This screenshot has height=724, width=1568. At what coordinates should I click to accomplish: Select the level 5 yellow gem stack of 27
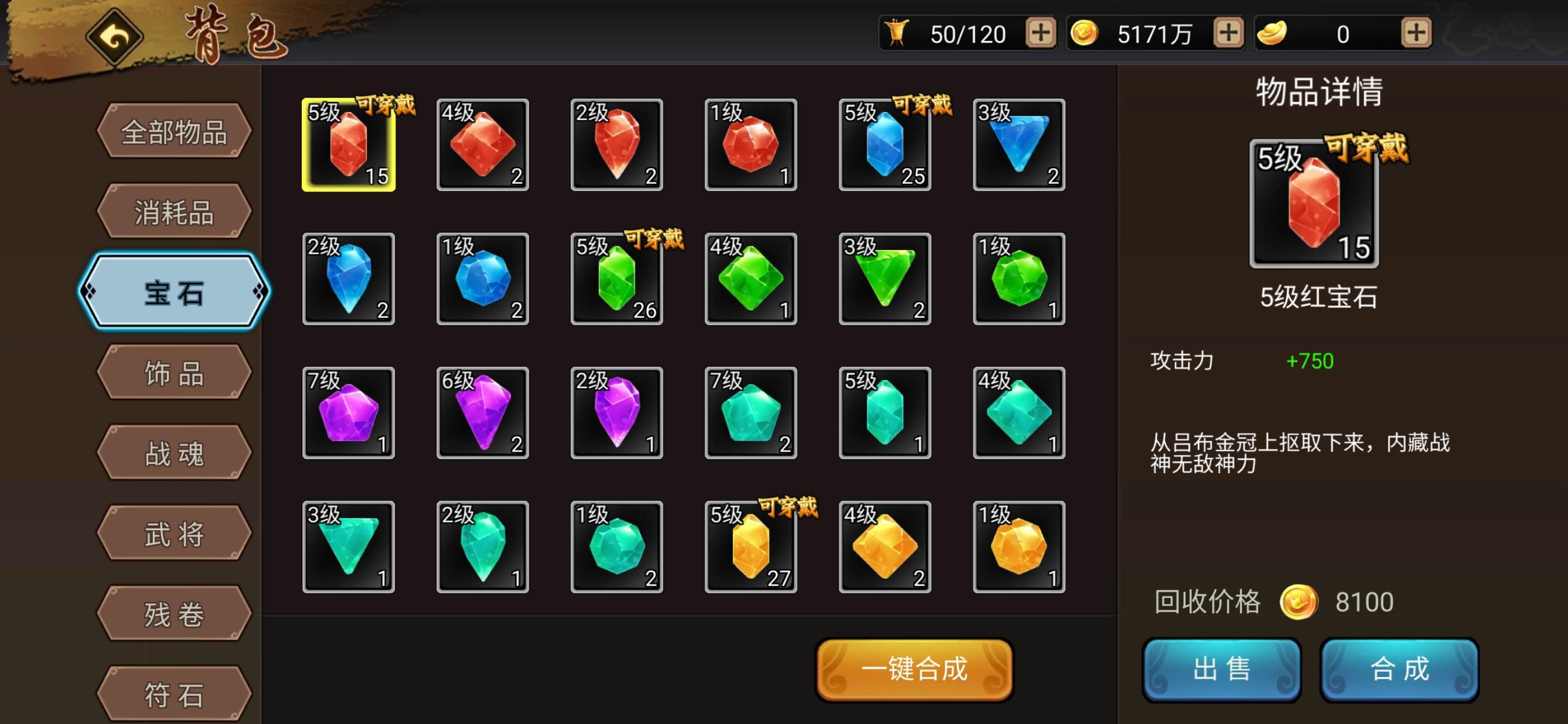pos(751,547)
